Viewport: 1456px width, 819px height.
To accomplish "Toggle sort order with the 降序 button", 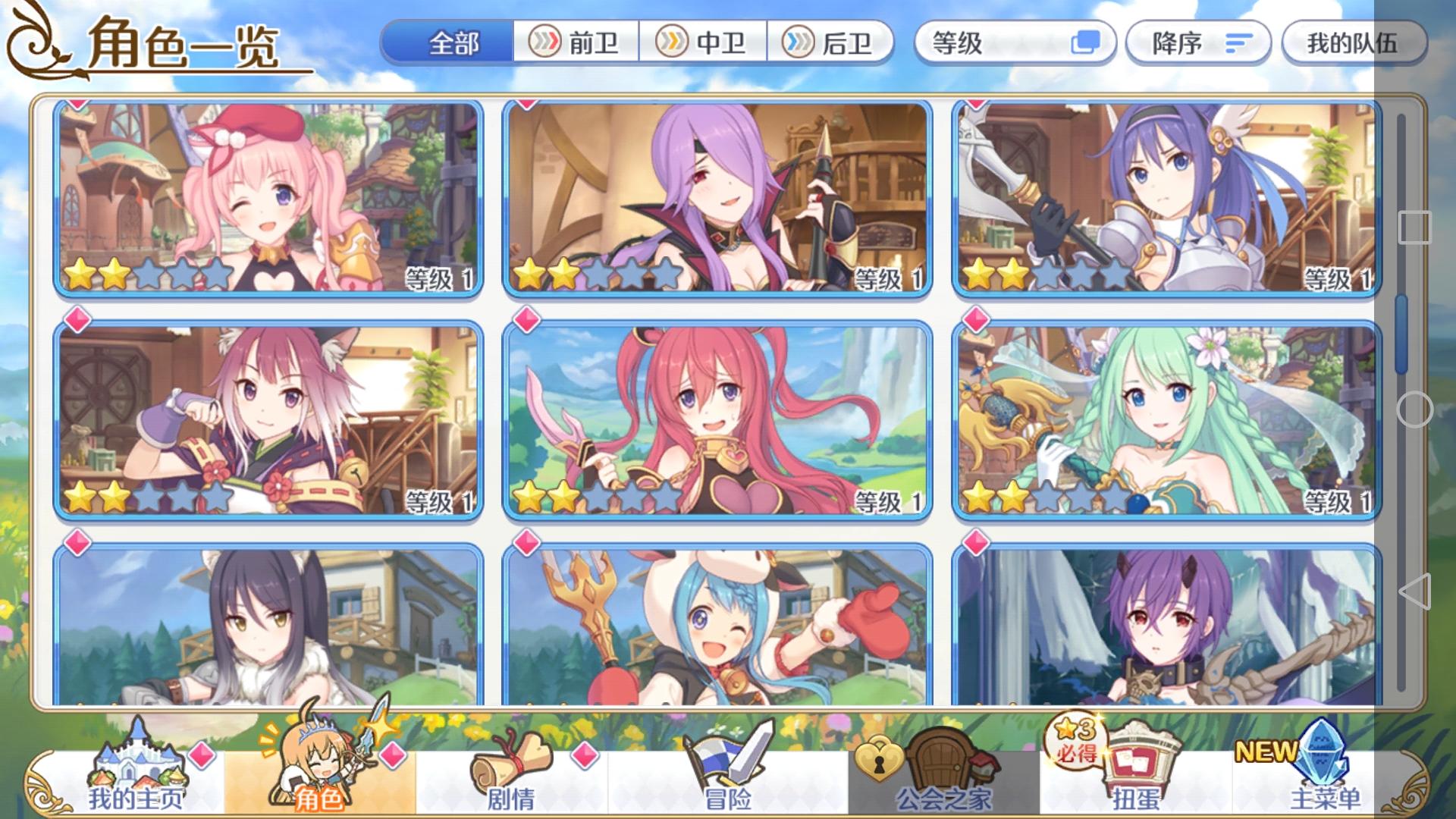I will 1198,44.
